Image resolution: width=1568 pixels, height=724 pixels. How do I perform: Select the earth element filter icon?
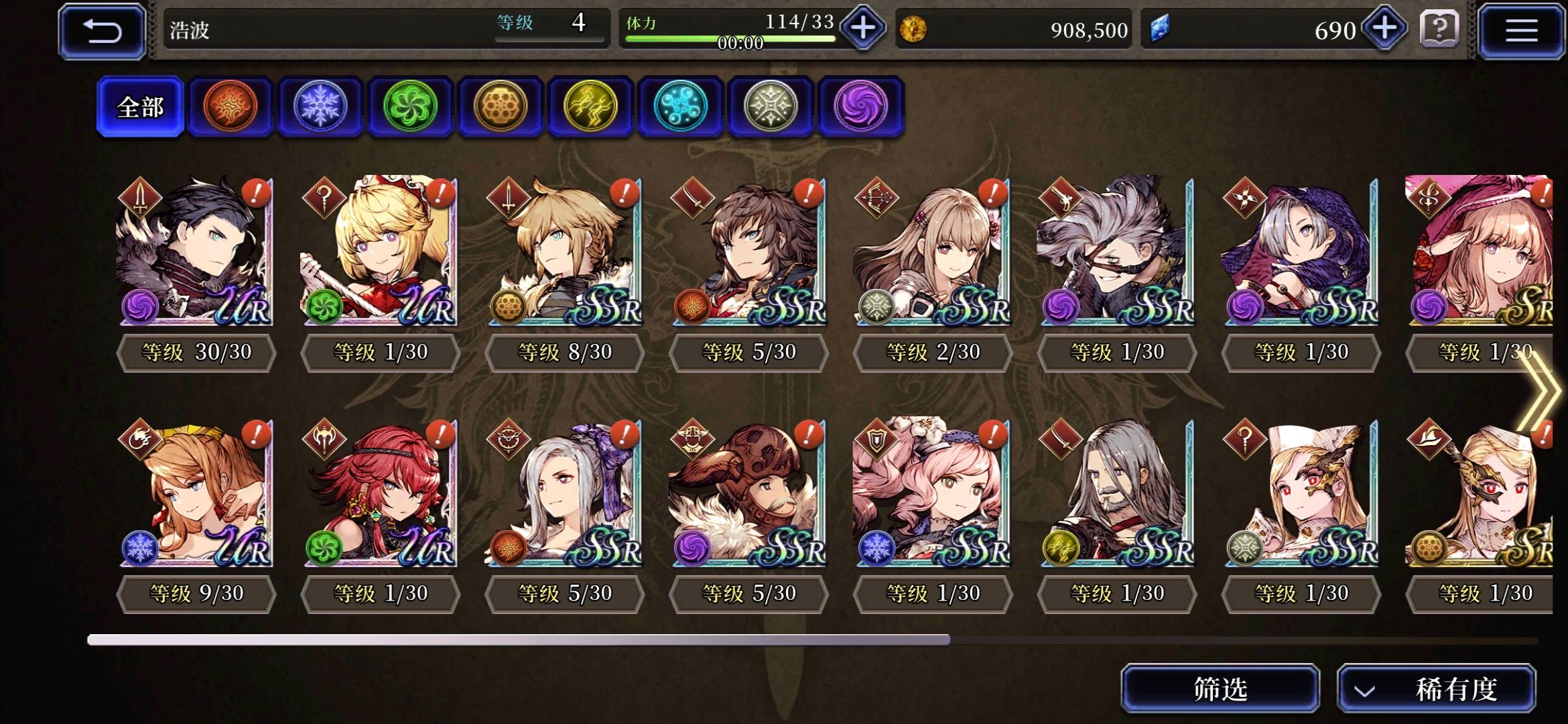pyautogui.click(x=501, y=107)
